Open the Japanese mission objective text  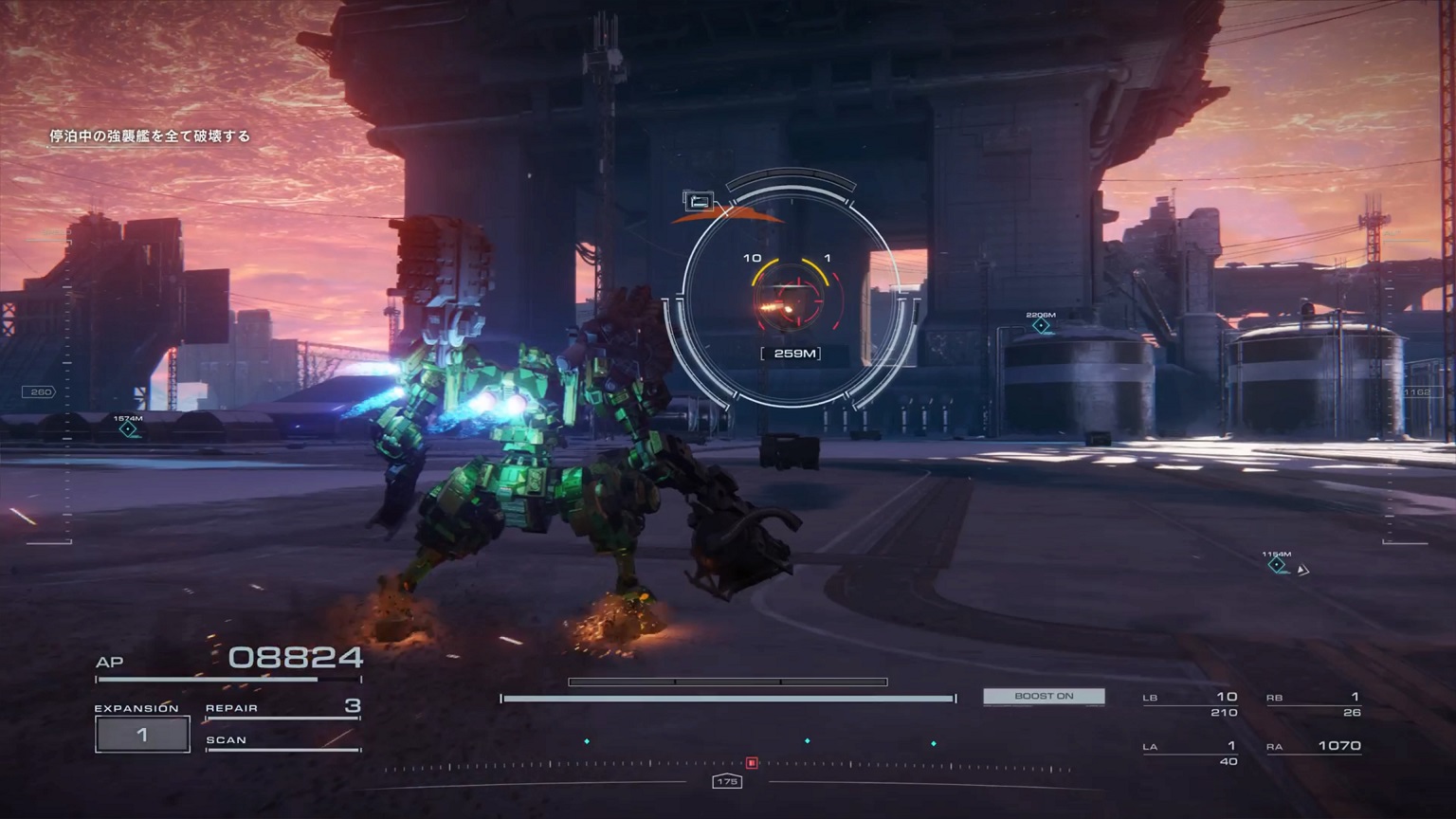click(x=150, y=136)
